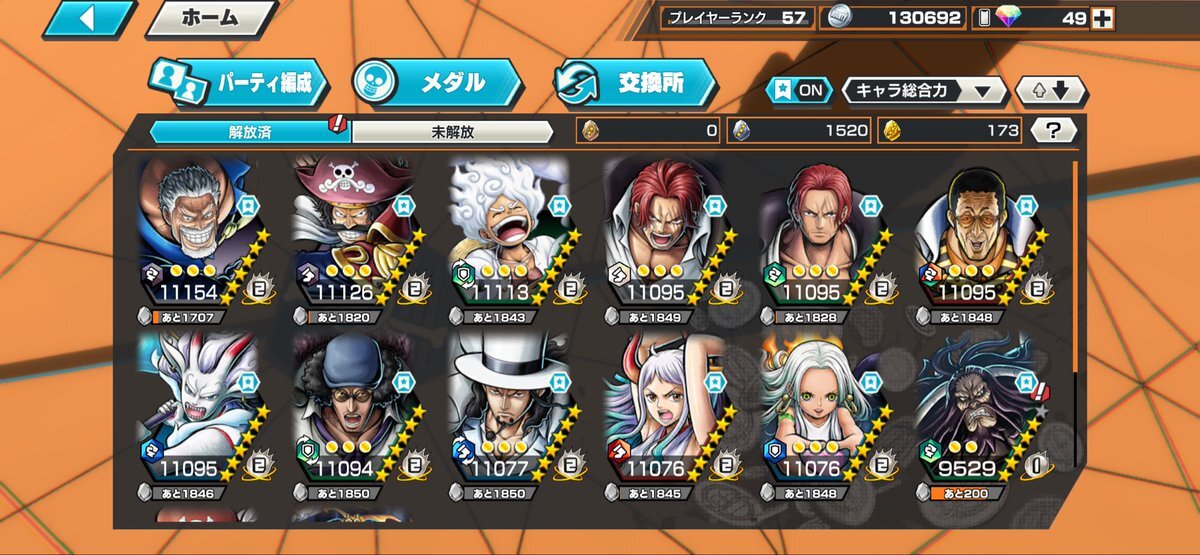Add rainbow diamonds with plus button

[1101, 18]
